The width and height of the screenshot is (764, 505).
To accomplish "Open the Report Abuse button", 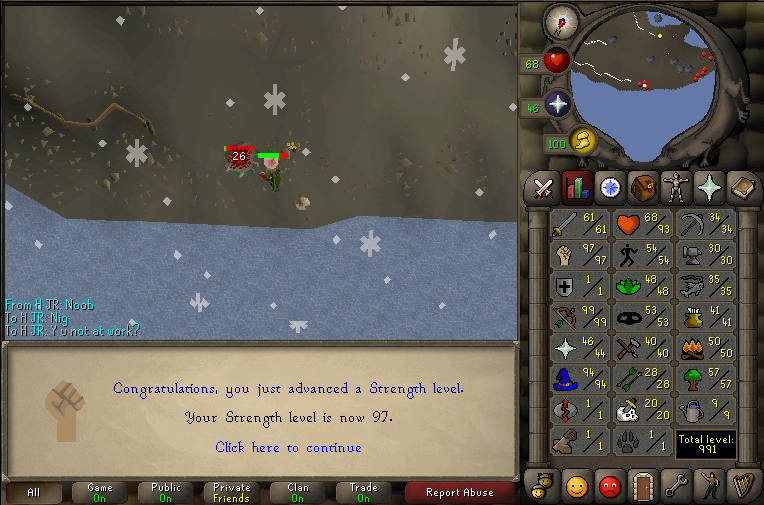I will click(459, 492).
